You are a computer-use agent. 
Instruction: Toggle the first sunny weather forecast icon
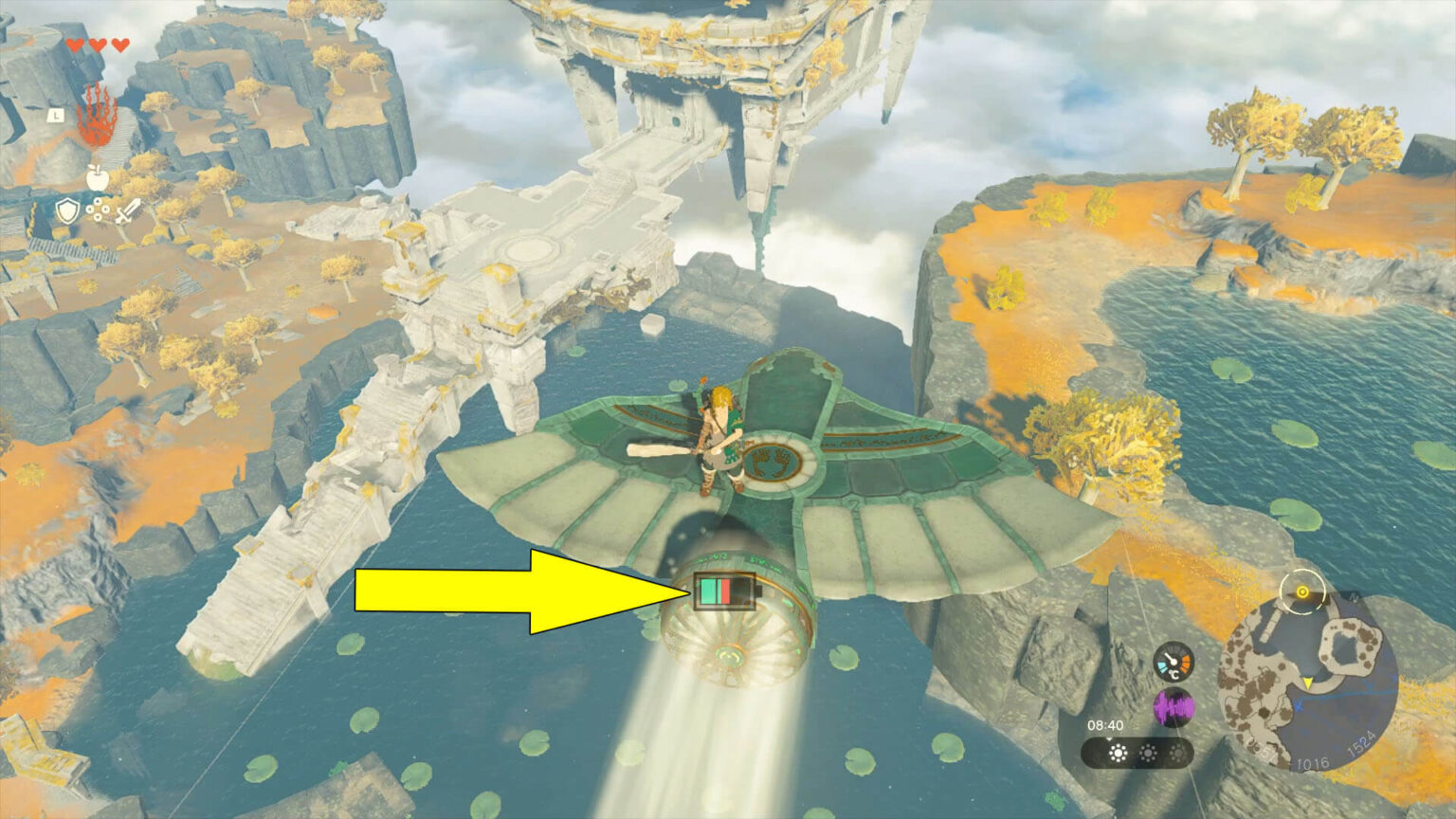coord(1117,754)
